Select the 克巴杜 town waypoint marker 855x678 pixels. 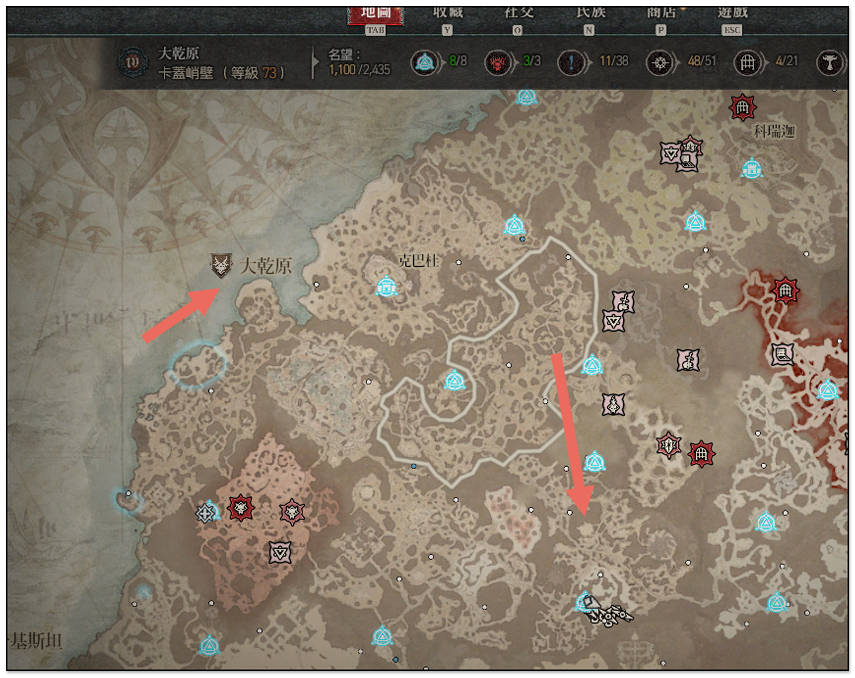[386, 288]
